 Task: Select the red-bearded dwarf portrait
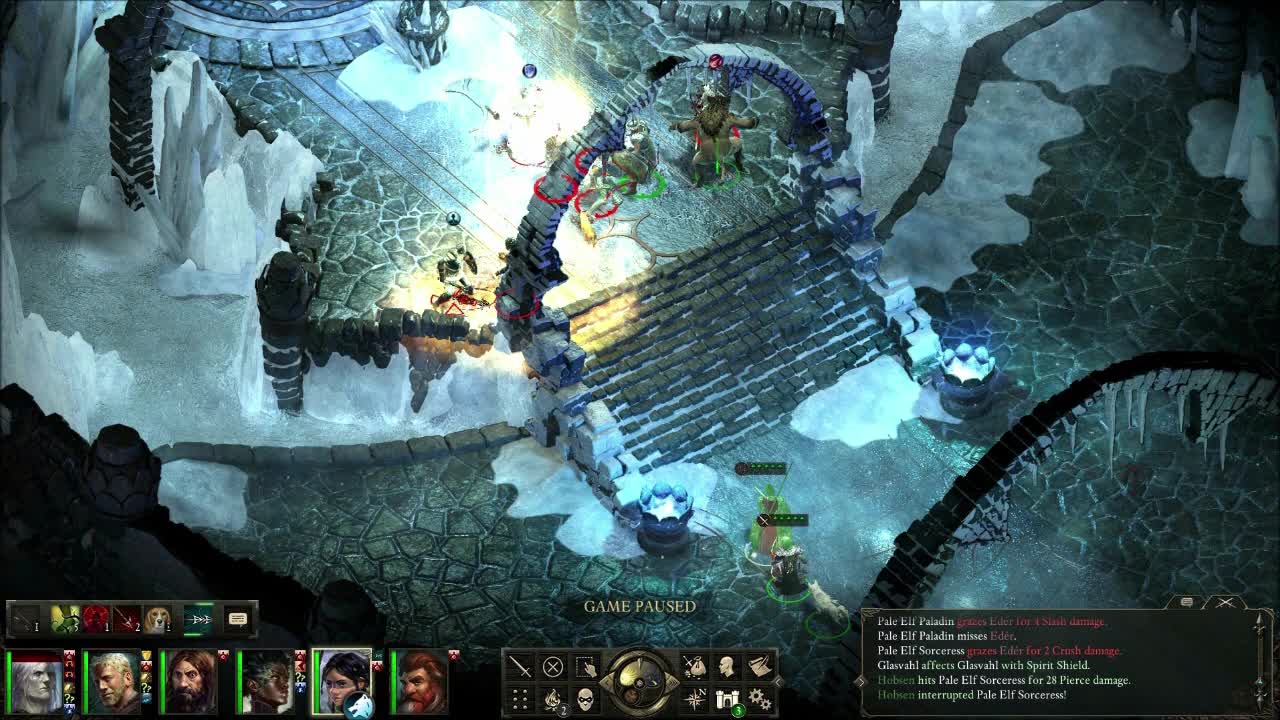420,682
